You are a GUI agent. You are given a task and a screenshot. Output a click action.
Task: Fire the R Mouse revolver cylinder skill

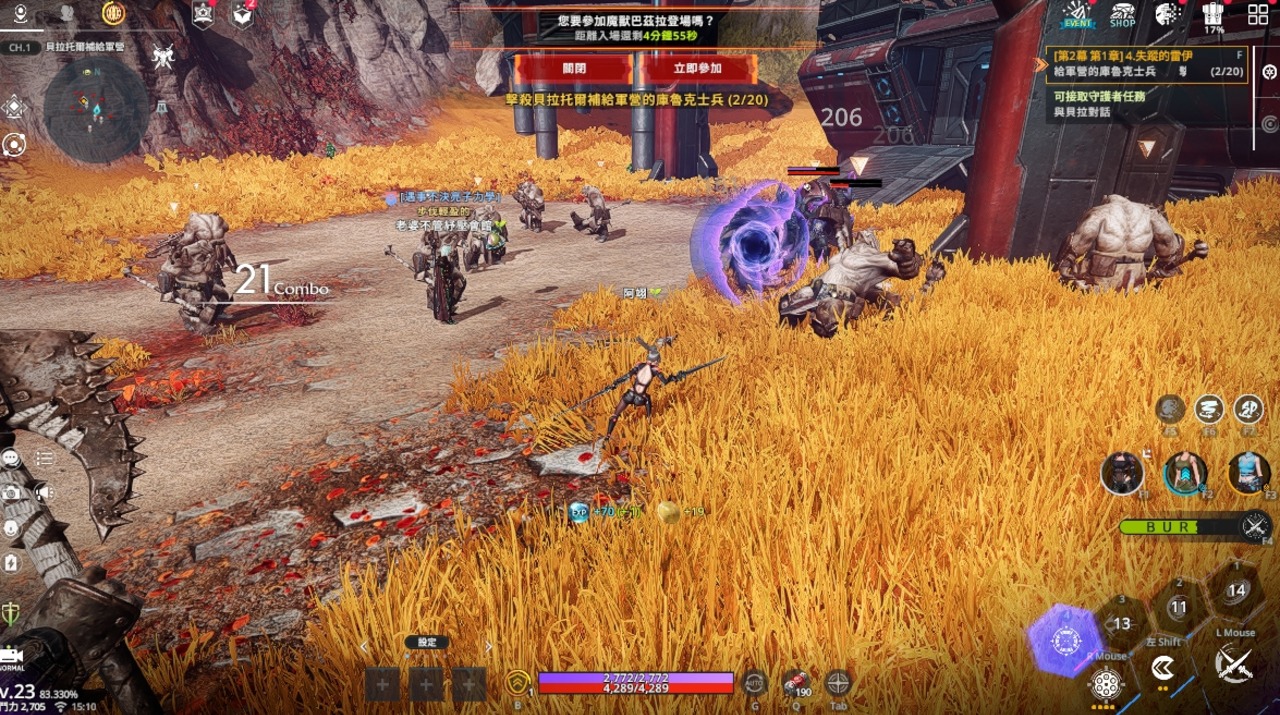pyautogui.click(x=1105, y=685)
